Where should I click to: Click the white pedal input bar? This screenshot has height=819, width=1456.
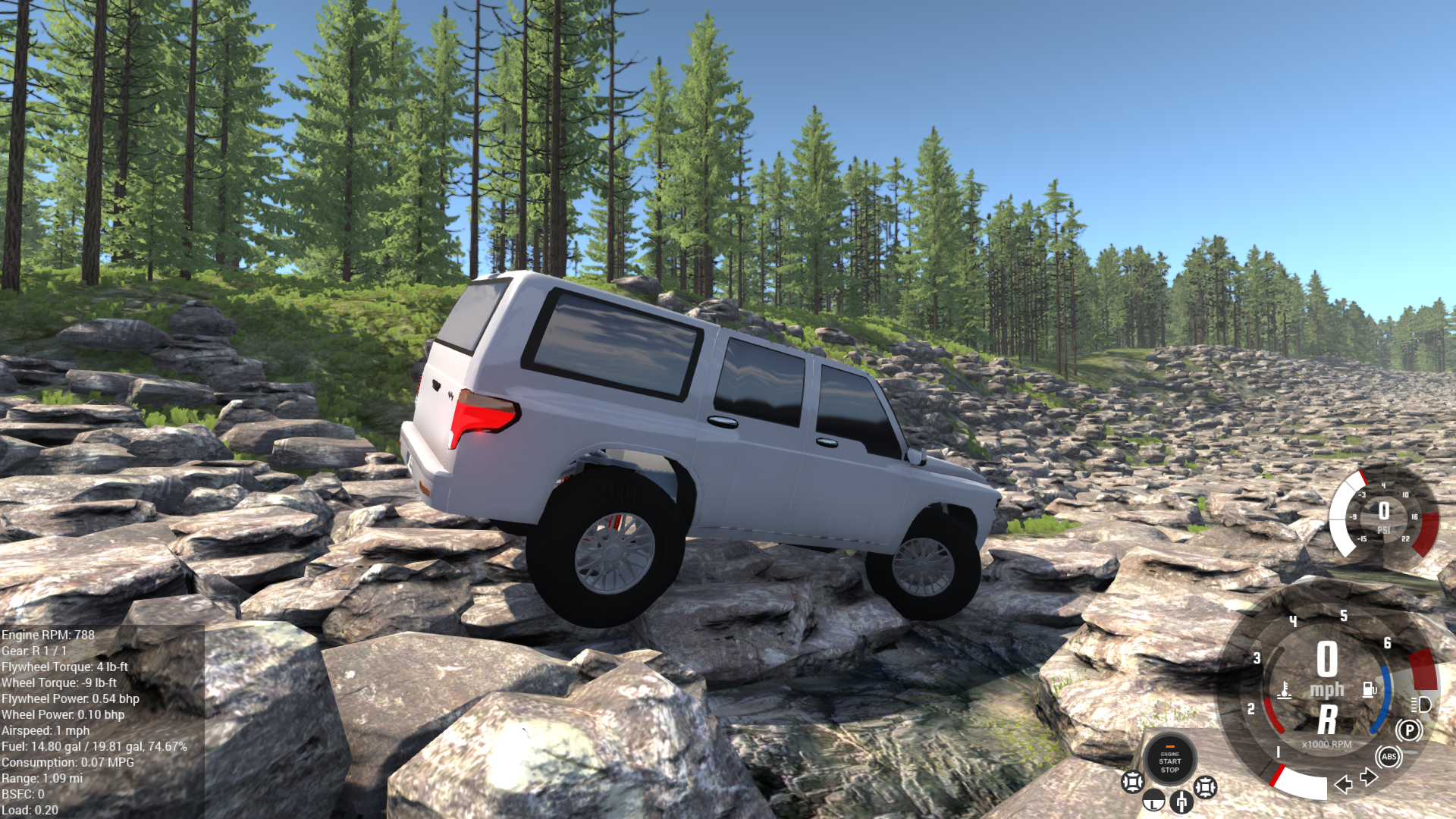click(1304, 784)
